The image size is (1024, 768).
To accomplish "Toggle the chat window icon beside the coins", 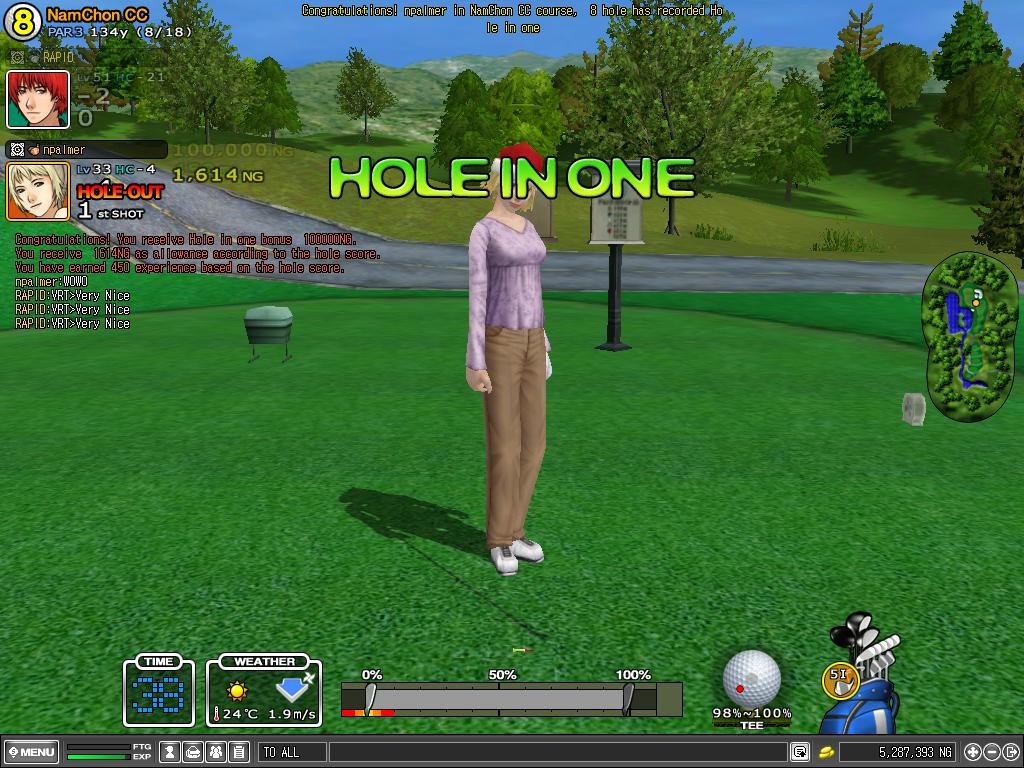I will 799,752.
